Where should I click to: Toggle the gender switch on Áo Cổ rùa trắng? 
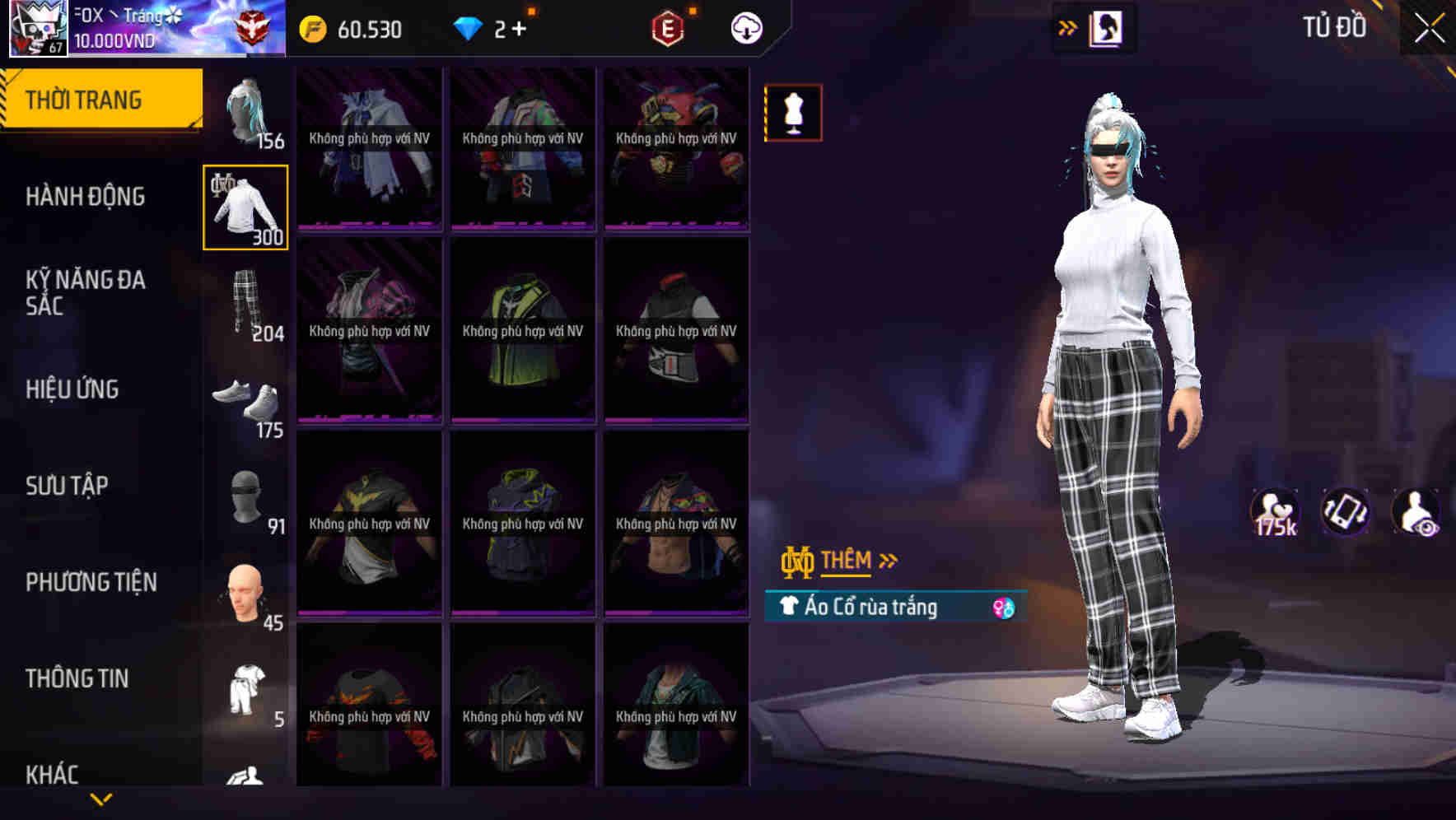point(1004,608)
